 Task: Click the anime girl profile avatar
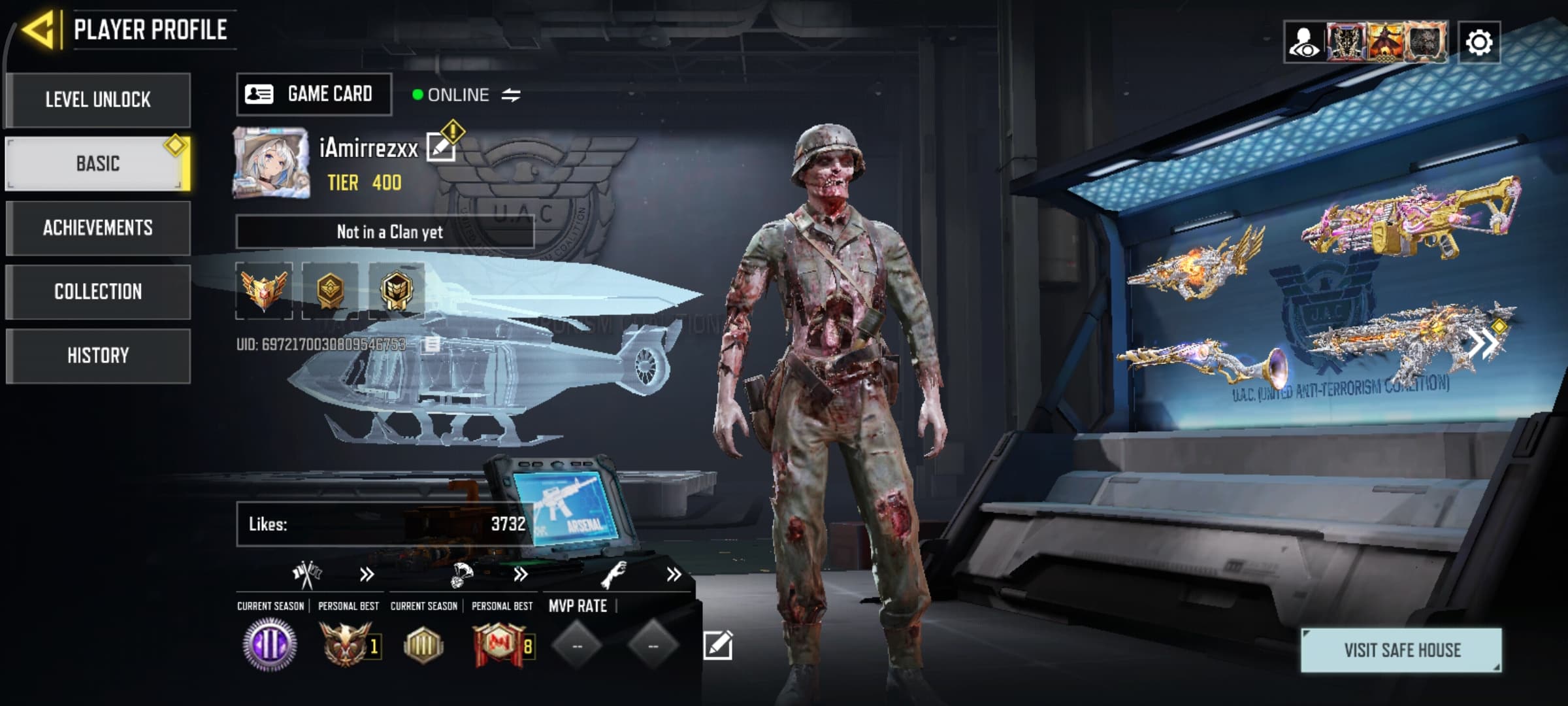[270, 162]
